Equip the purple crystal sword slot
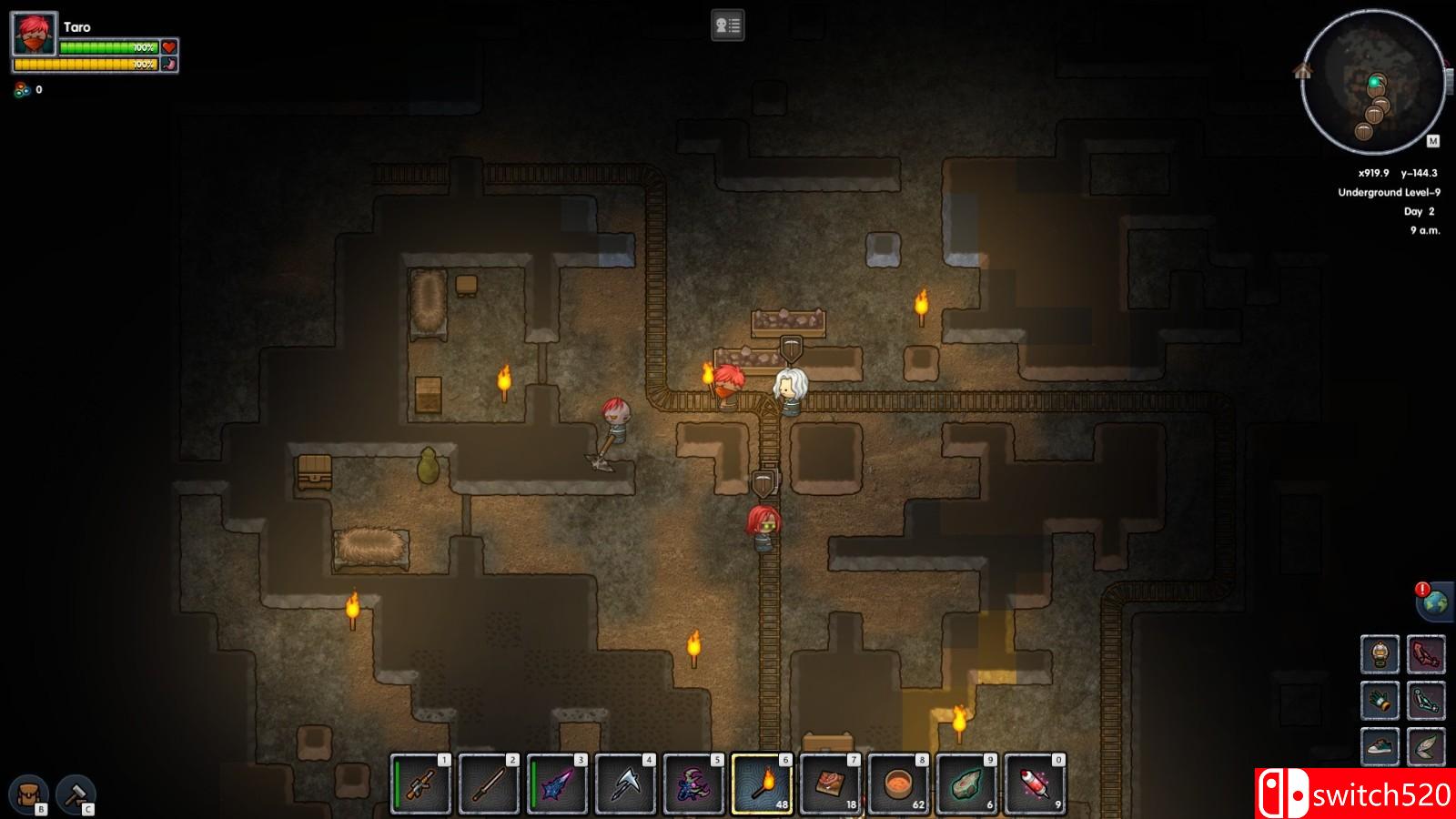This screenshot has width=1456, height=819. pos(557,784)
